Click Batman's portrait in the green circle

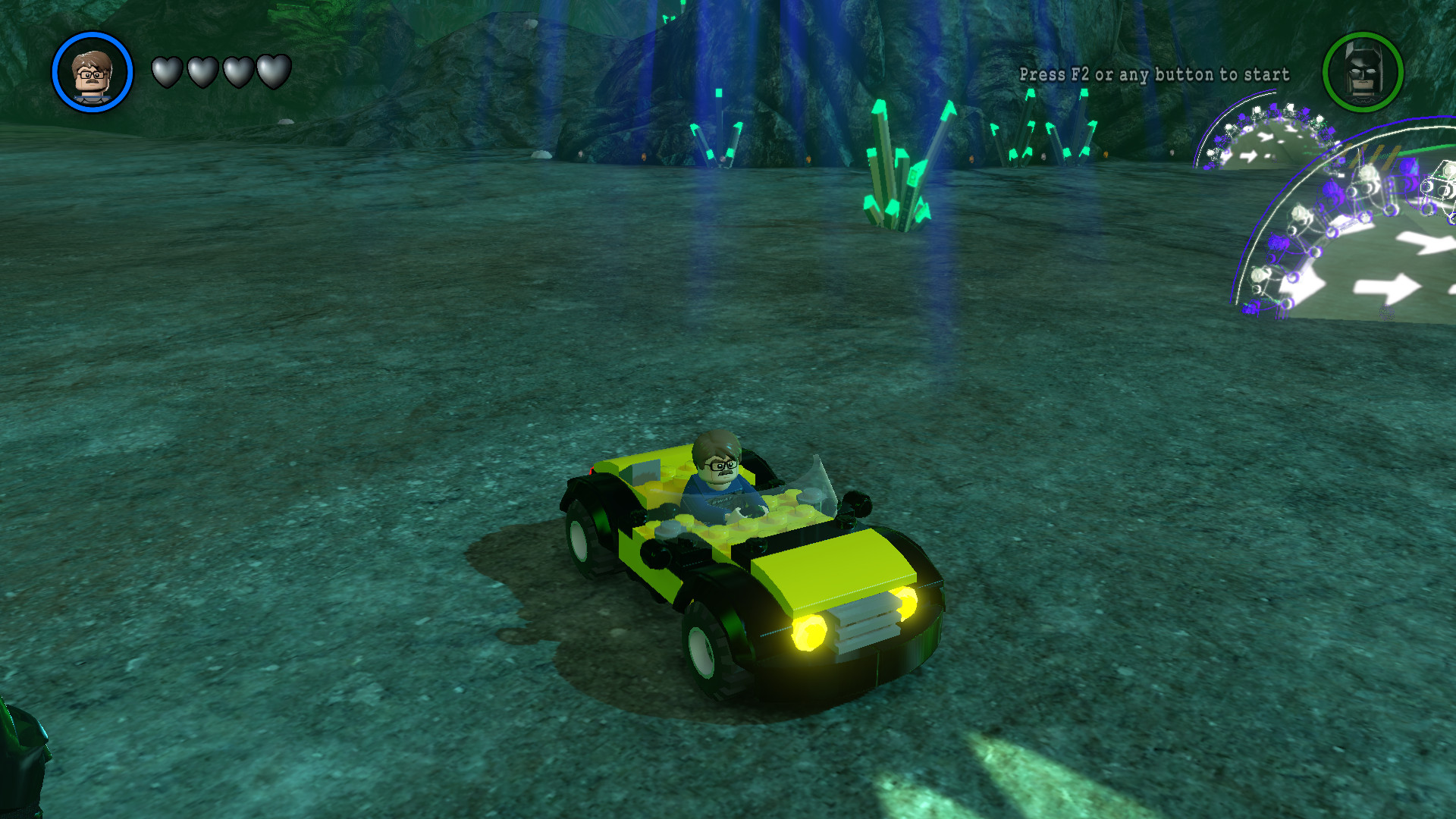[1363, 72]
